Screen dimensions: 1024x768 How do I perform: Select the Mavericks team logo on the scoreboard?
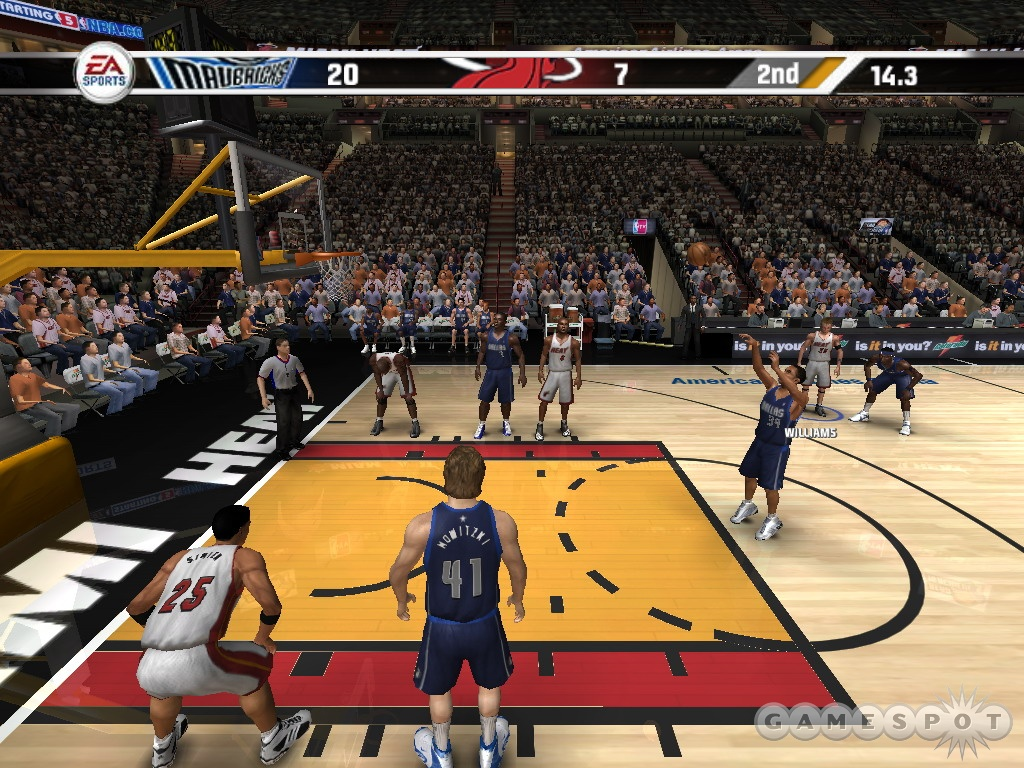tap(222, 73)
